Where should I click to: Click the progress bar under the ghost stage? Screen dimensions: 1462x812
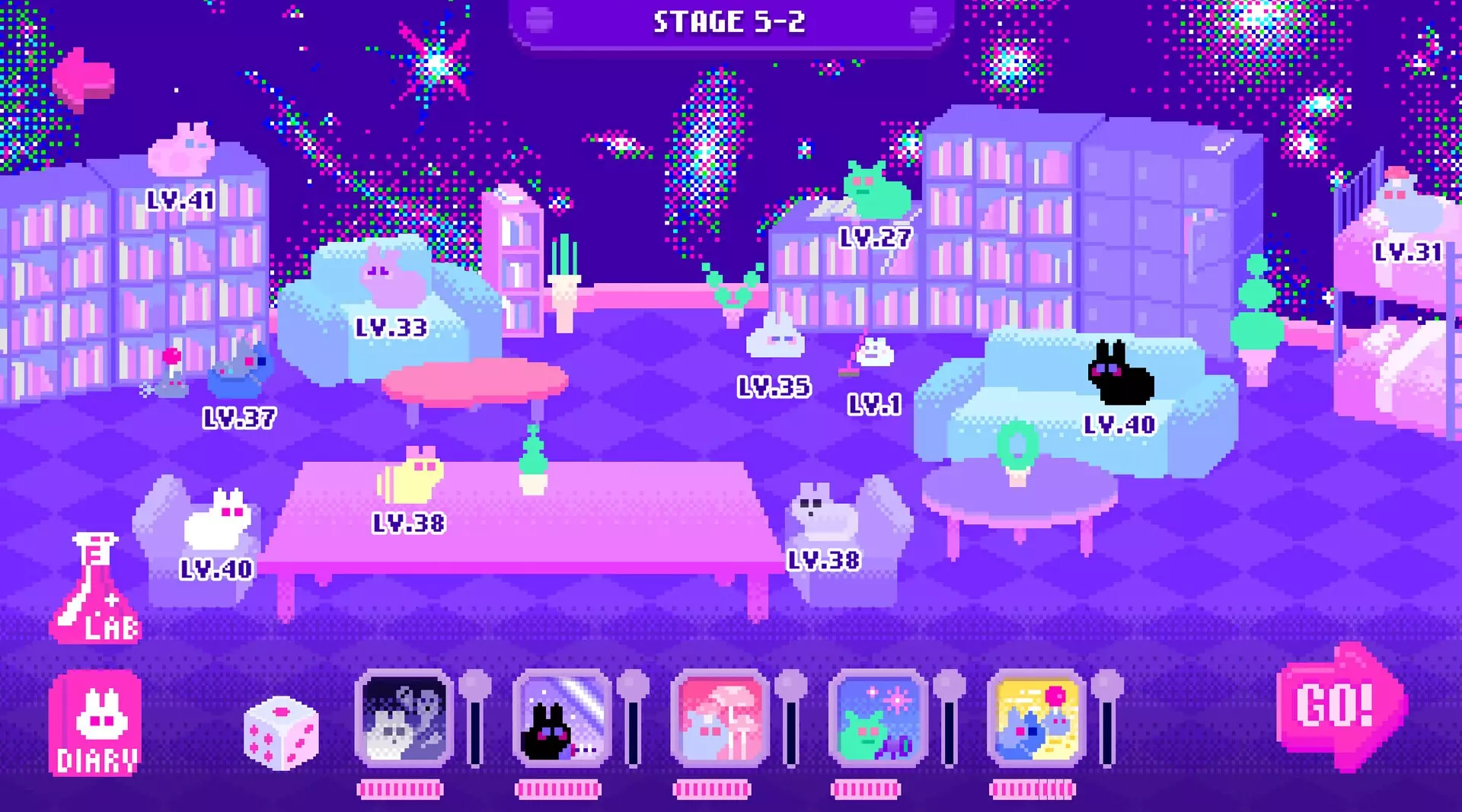(x=401, y=788)
